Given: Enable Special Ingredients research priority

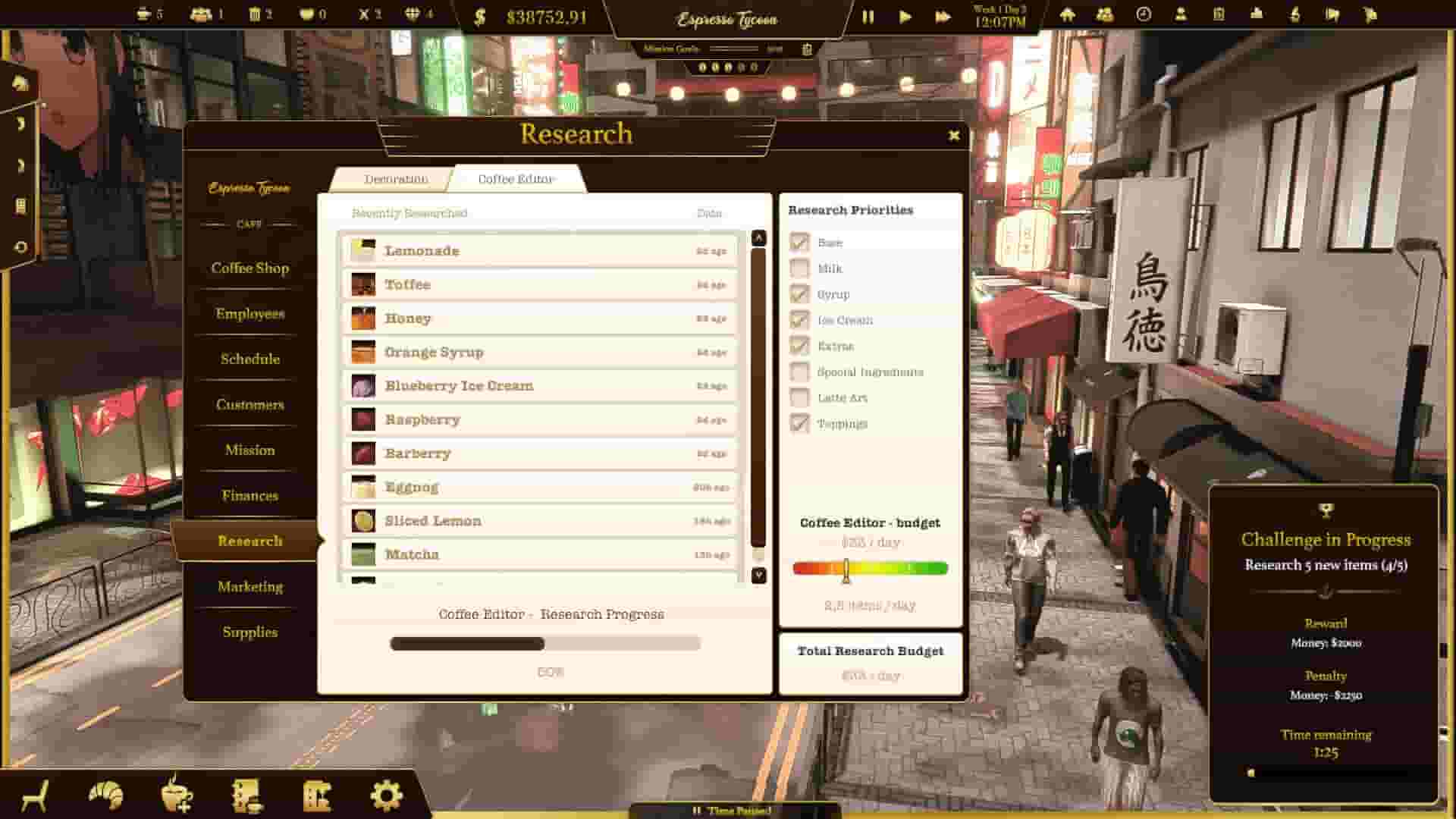Looking at the screenshot, I should point(799,372).
